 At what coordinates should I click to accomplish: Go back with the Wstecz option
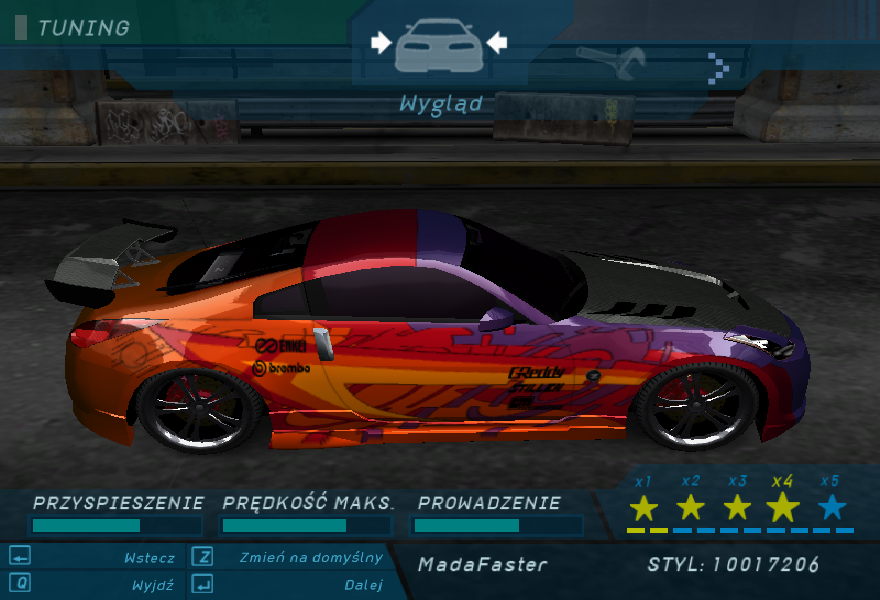tap(149, 558)
